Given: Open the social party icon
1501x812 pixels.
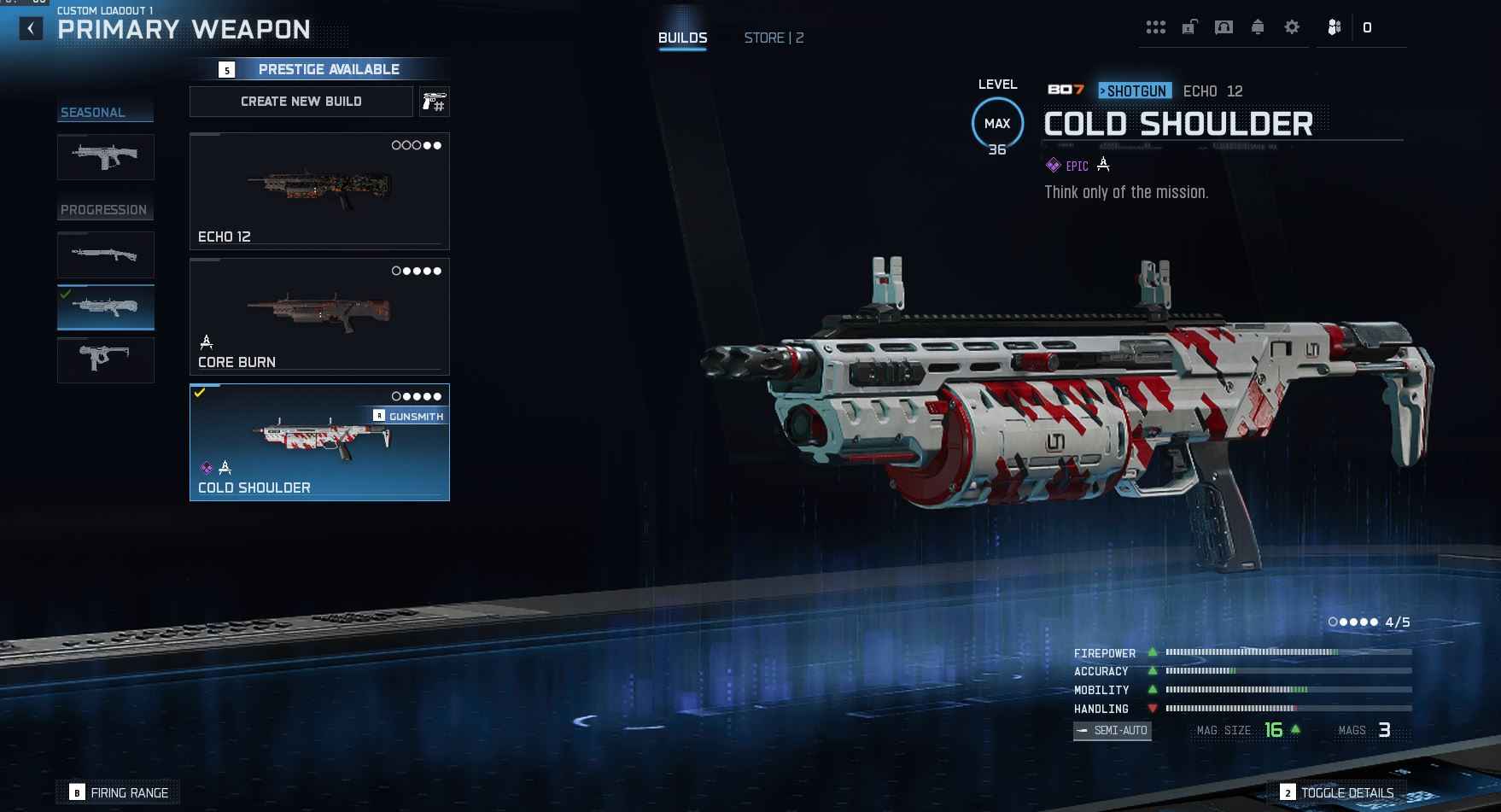Looking at the screenshot, I should tap(1335, 27).
